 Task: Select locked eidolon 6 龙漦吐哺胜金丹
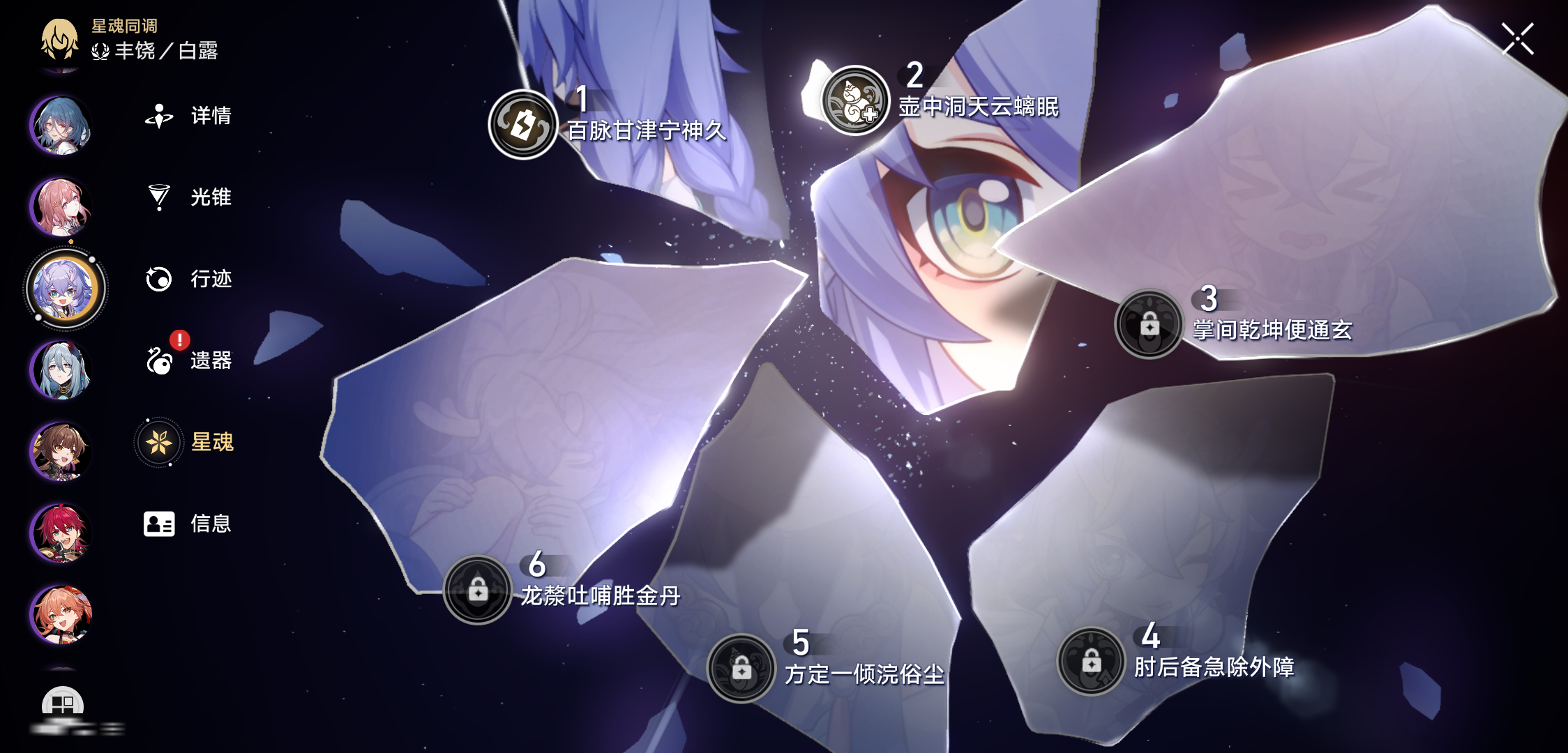coord(478,590)
